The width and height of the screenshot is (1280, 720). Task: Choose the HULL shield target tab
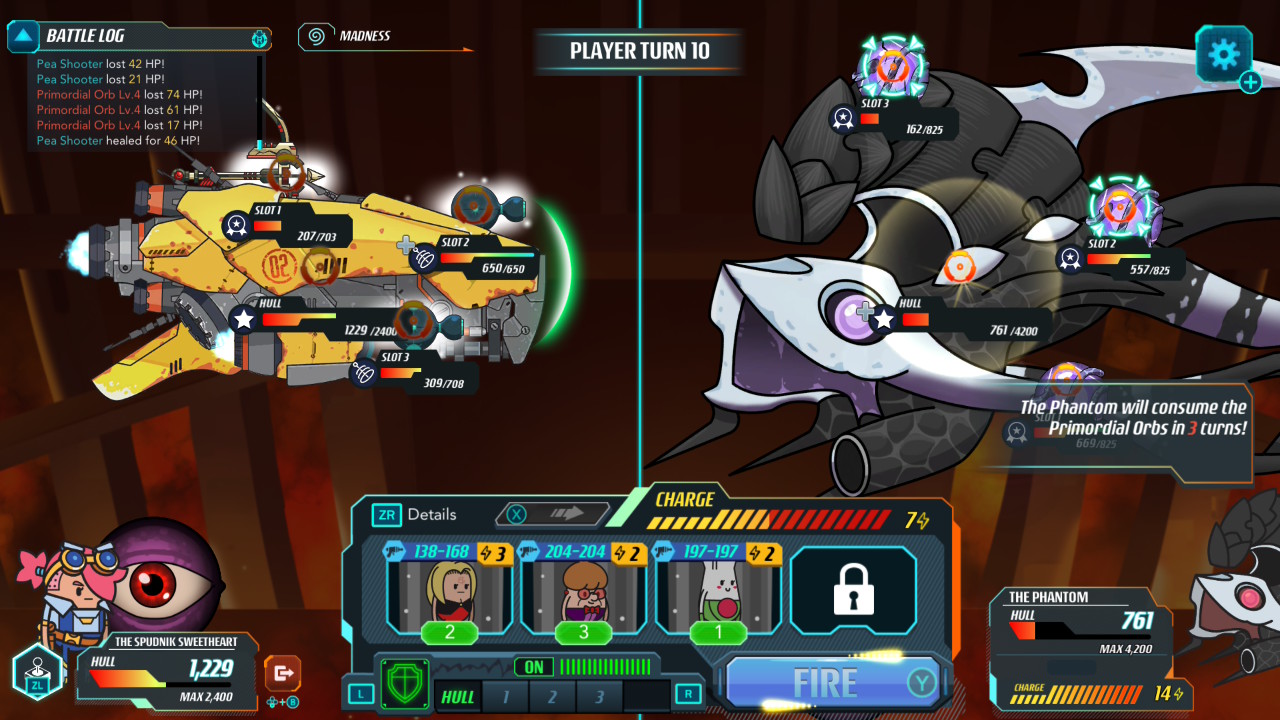[x=458, y=696]
